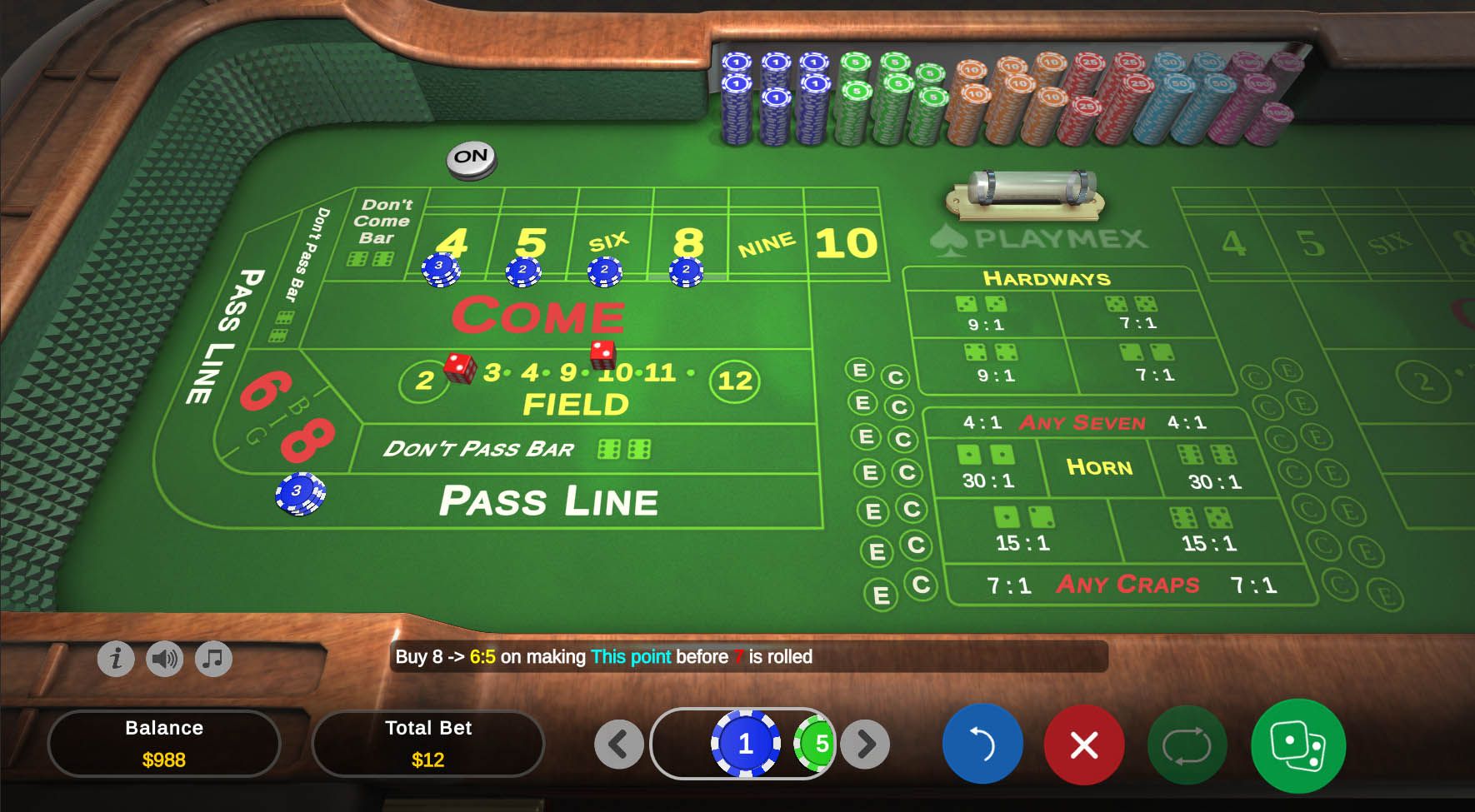The height and width of the screenshot is (812, 1475).
Task: Toggle the music note icon
Action: click(213, 659)
